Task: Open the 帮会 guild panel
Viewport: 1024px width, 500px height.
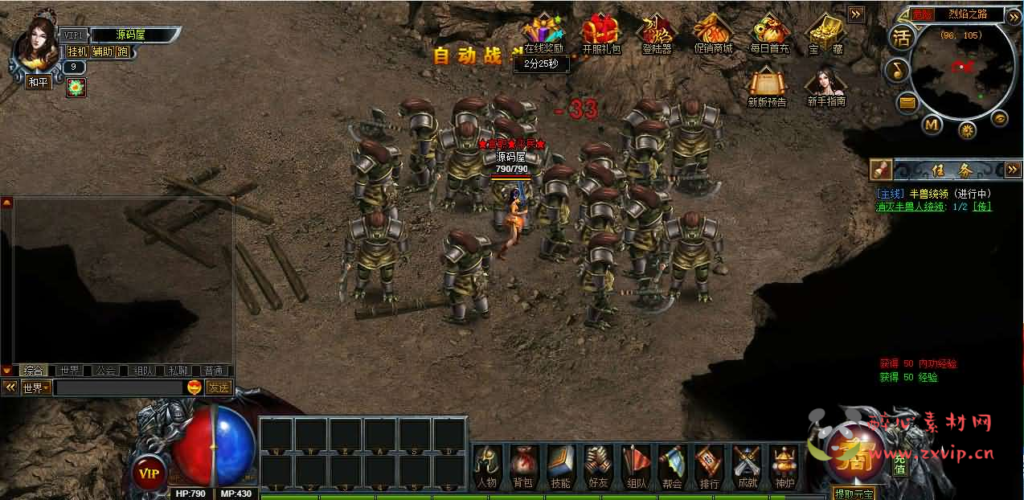Action: pos(672,463)
